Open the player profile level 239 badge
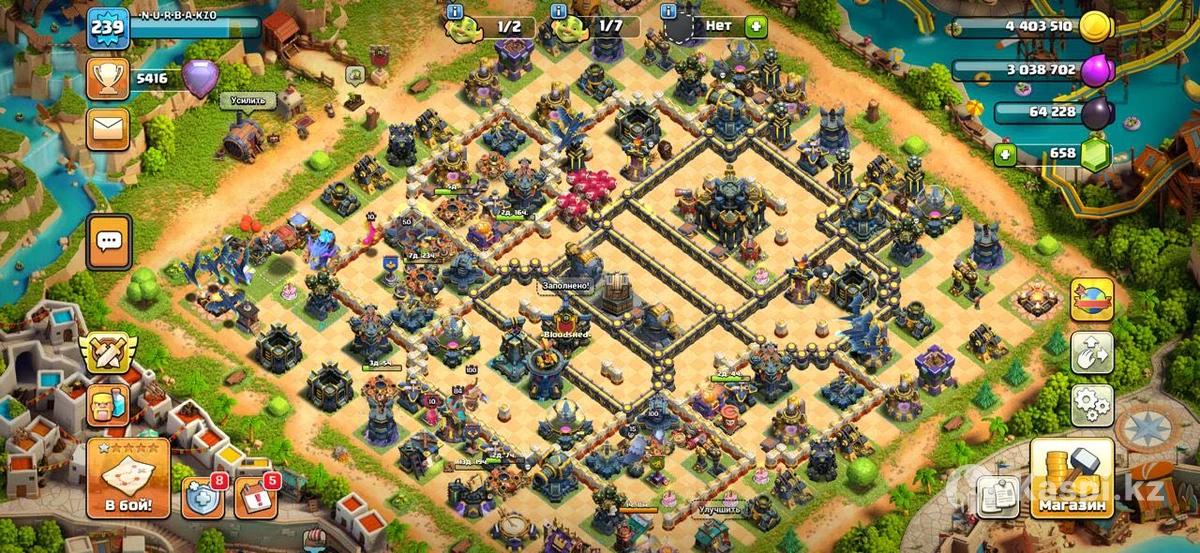 [x=107, y=28]
